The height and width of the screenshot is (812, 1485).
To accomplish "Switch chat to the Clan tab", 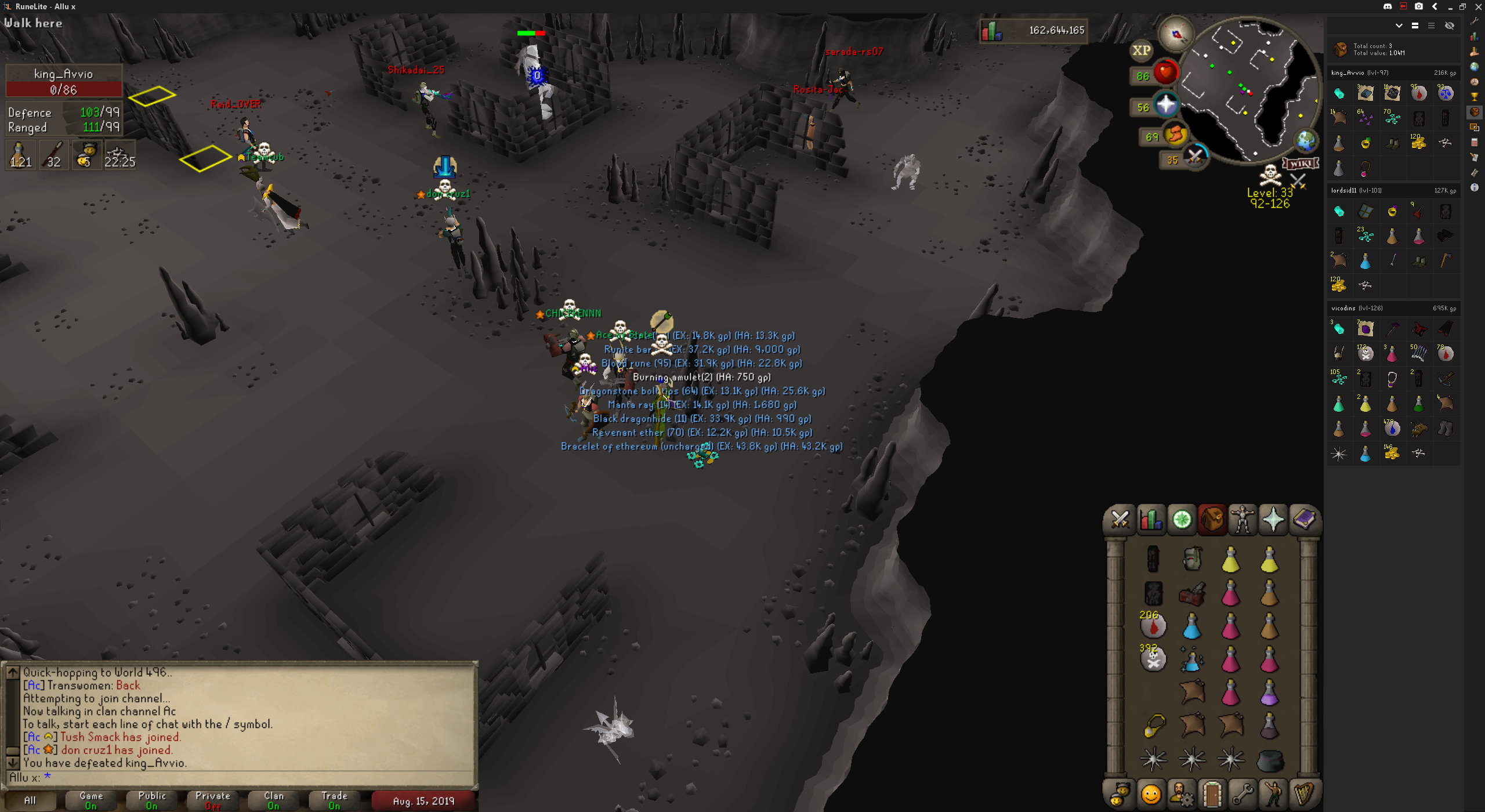I will tap(274, 800).
